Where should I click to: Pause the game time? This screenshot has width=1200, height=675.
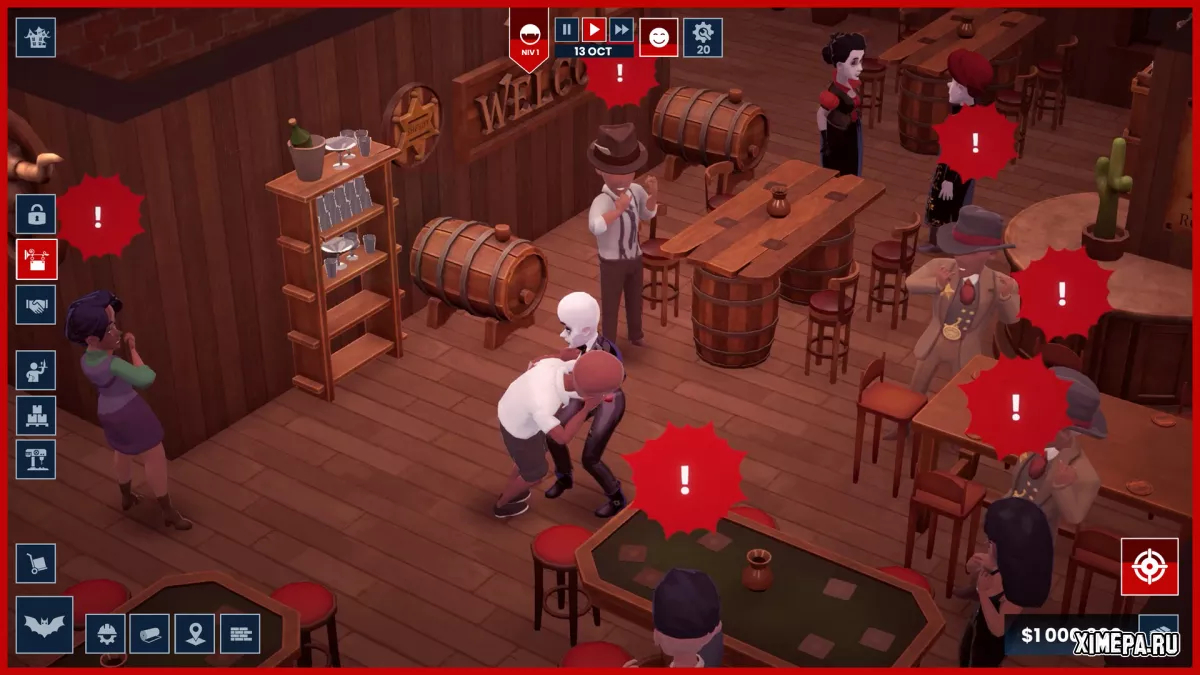tap(567, 30)
